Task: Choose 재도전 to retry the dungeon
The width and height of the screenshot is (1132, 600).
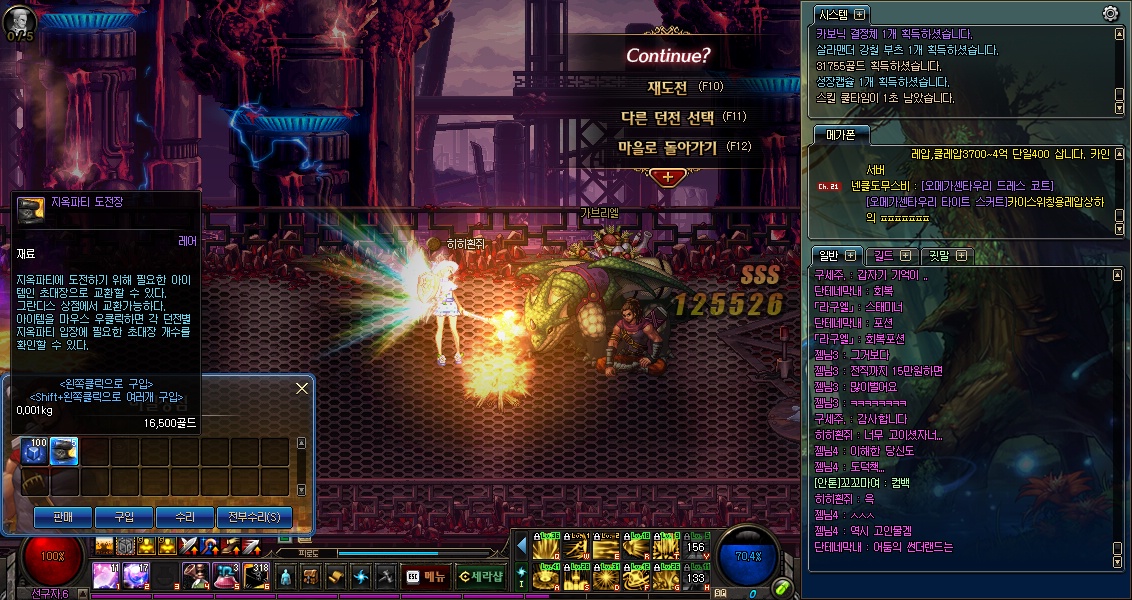Action: (667, 87)
